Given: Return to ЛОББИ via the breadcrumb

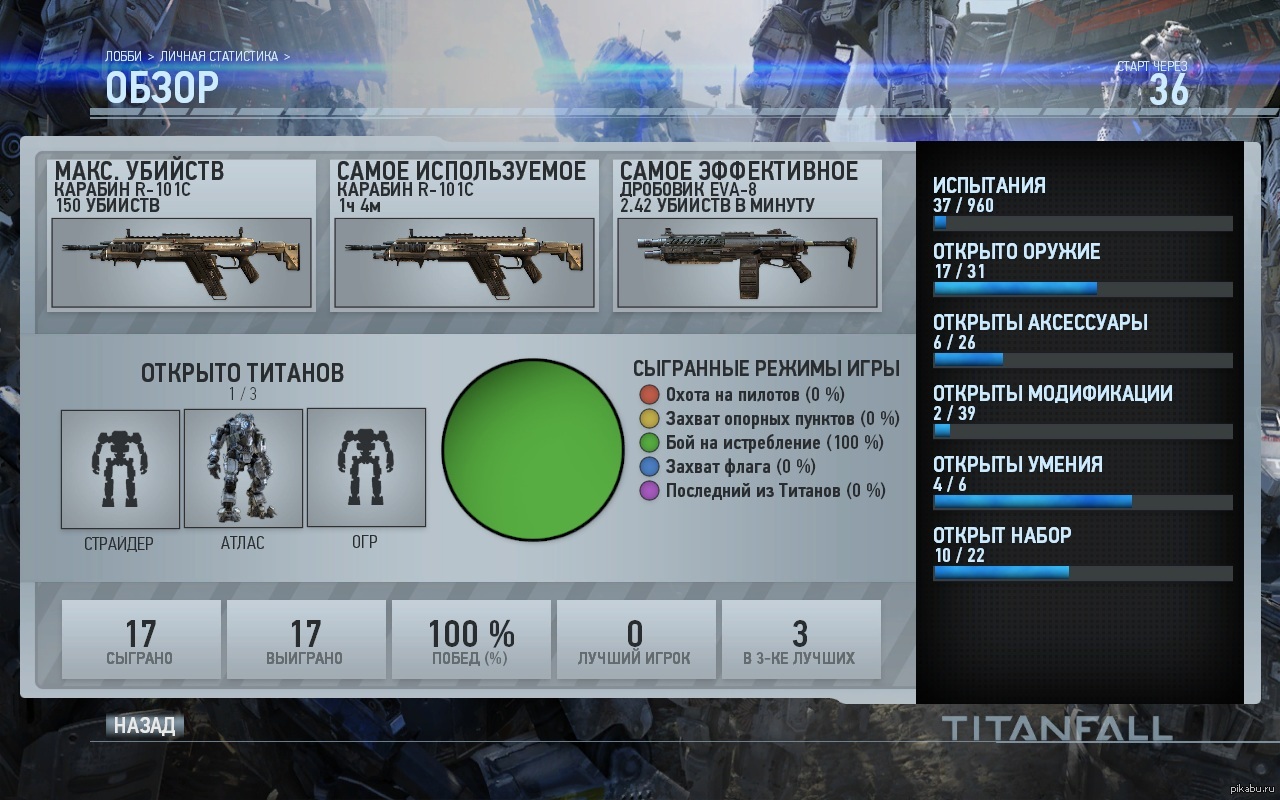Looking at the screenshot, I should click(x=123, y=56).
